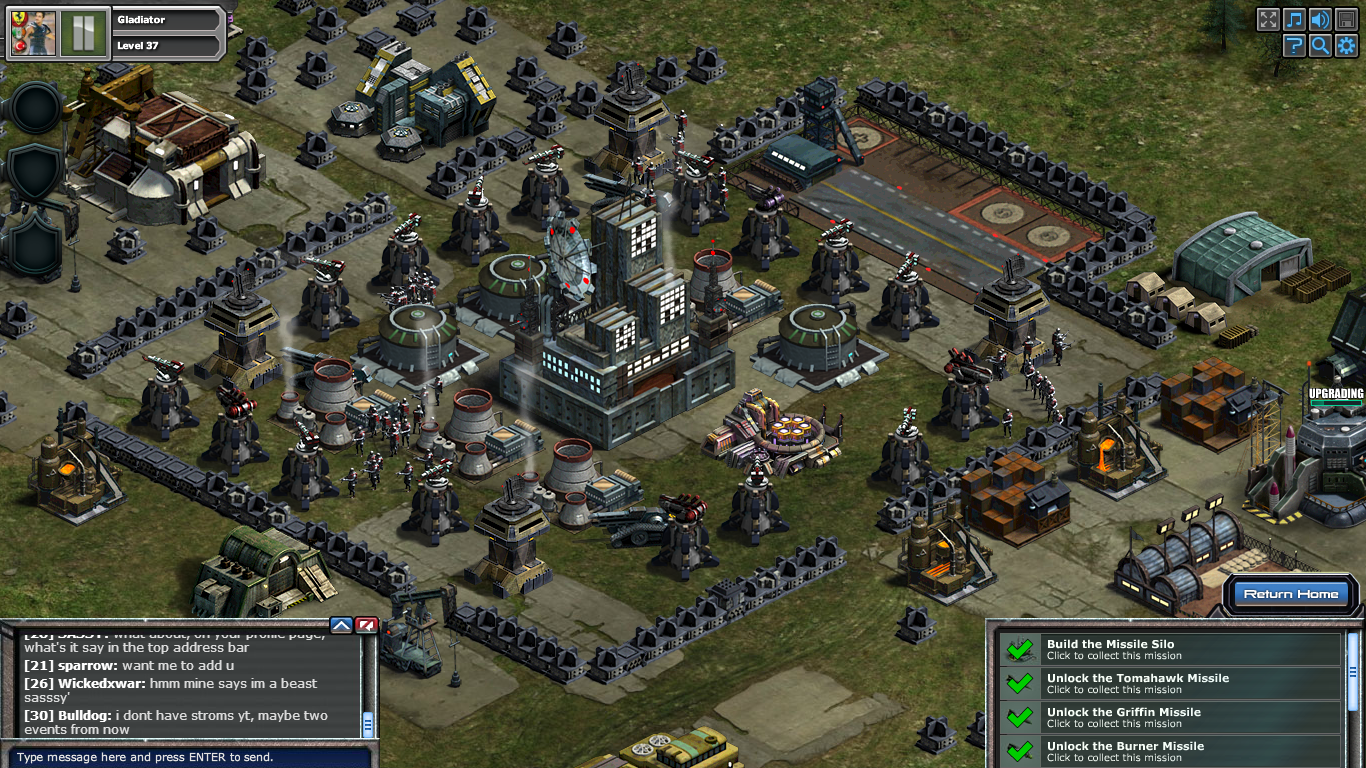This screenshot has height=768, width=1366.
Task: Collapse the chat with the blue up arrow
Action: point(339,625)
